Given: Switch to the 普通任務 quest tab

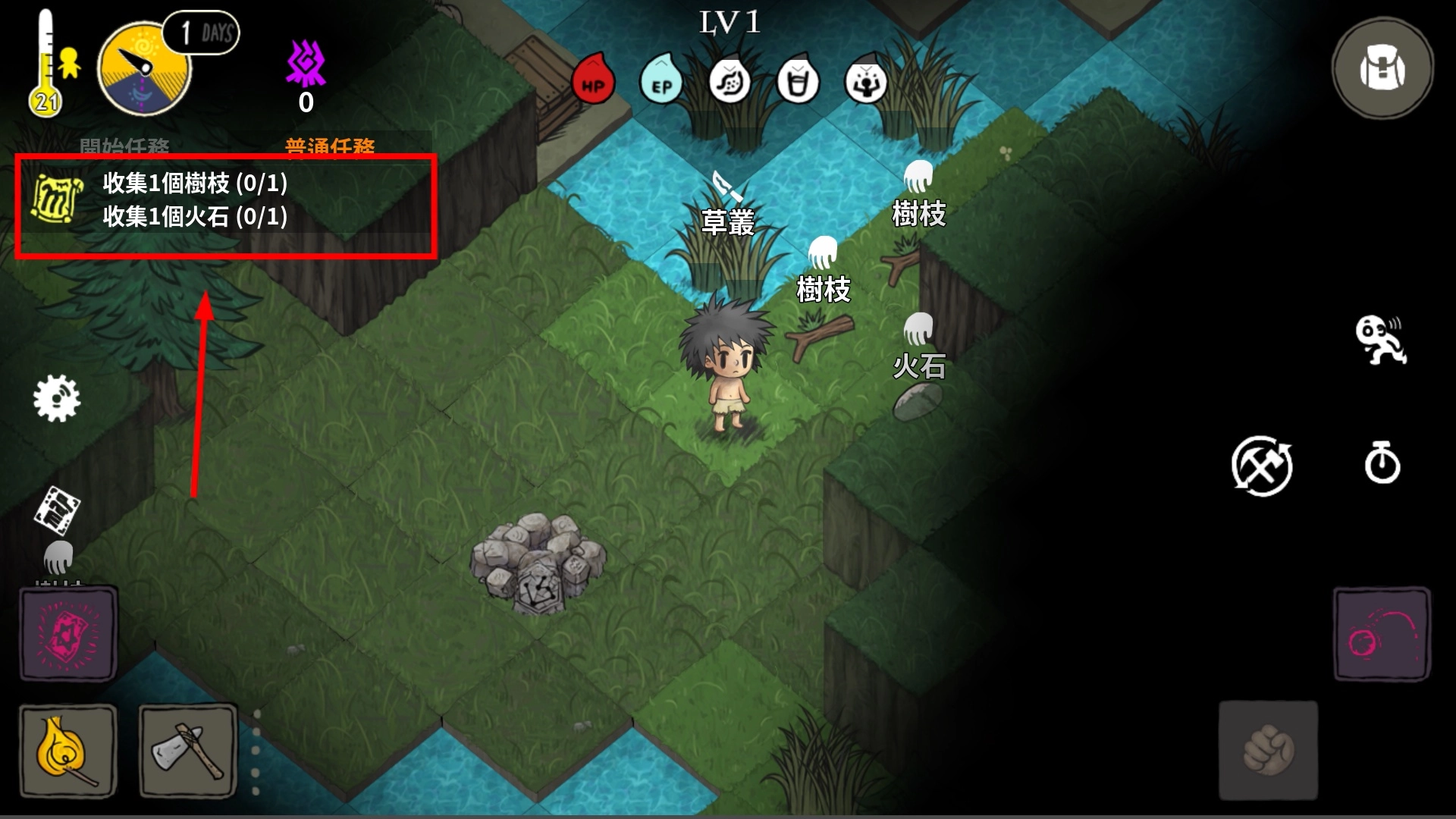Looking at the screenshot, I should 330,146.
